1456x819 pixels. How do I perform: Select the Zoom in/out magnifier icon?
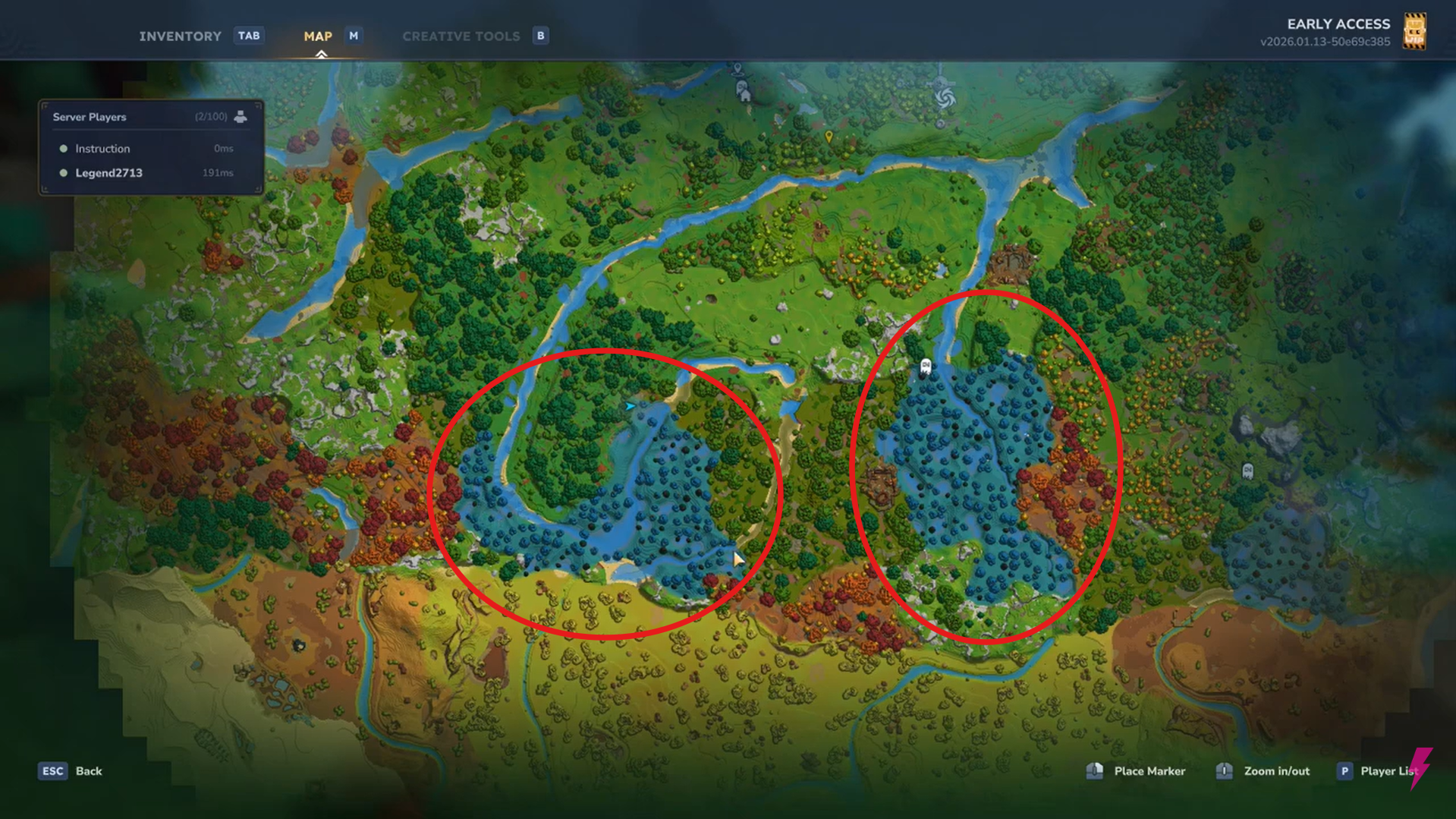click(x=1224, y=770)
